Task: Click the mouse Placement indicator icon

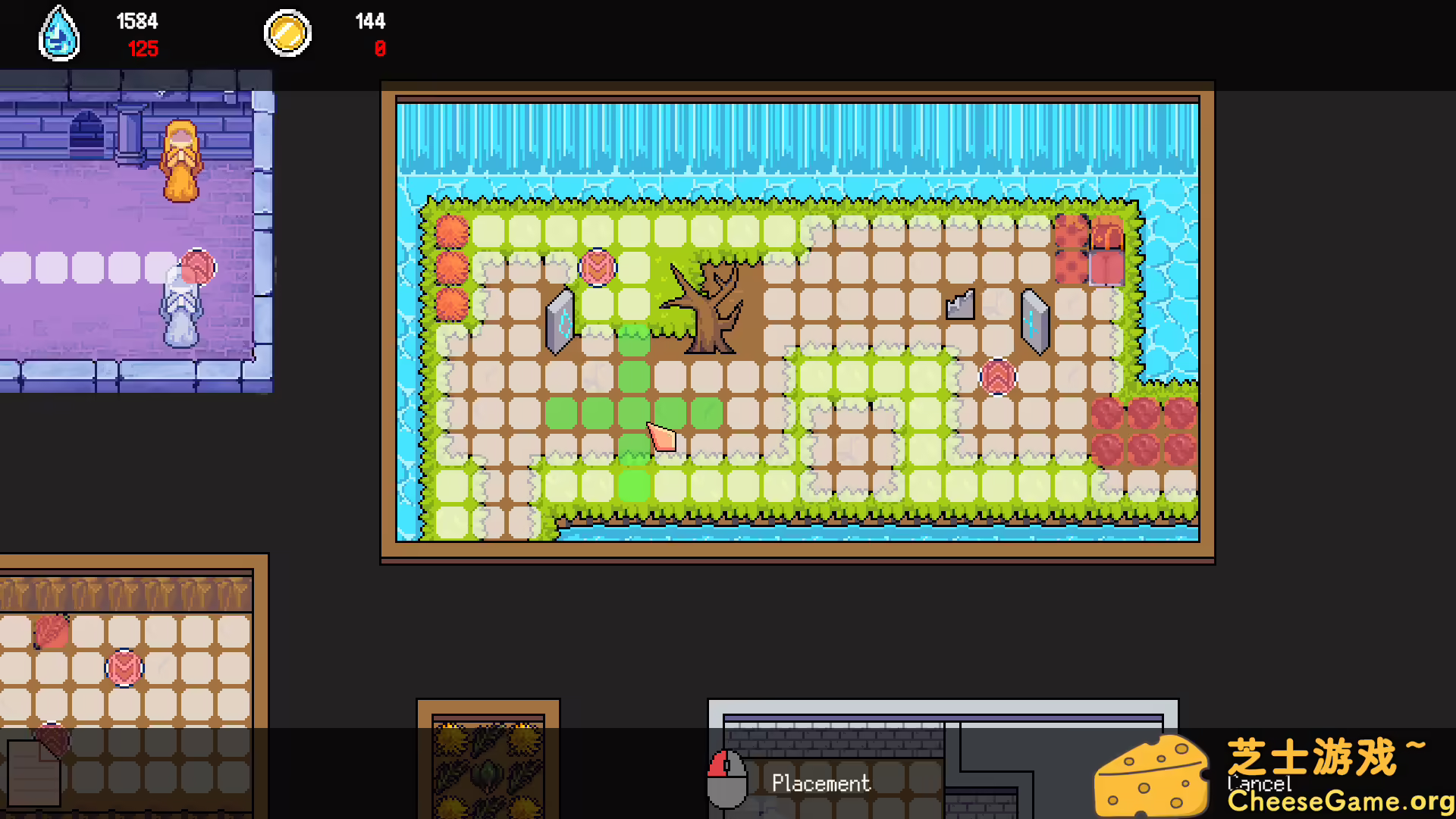Action: [x=726, y=779]
